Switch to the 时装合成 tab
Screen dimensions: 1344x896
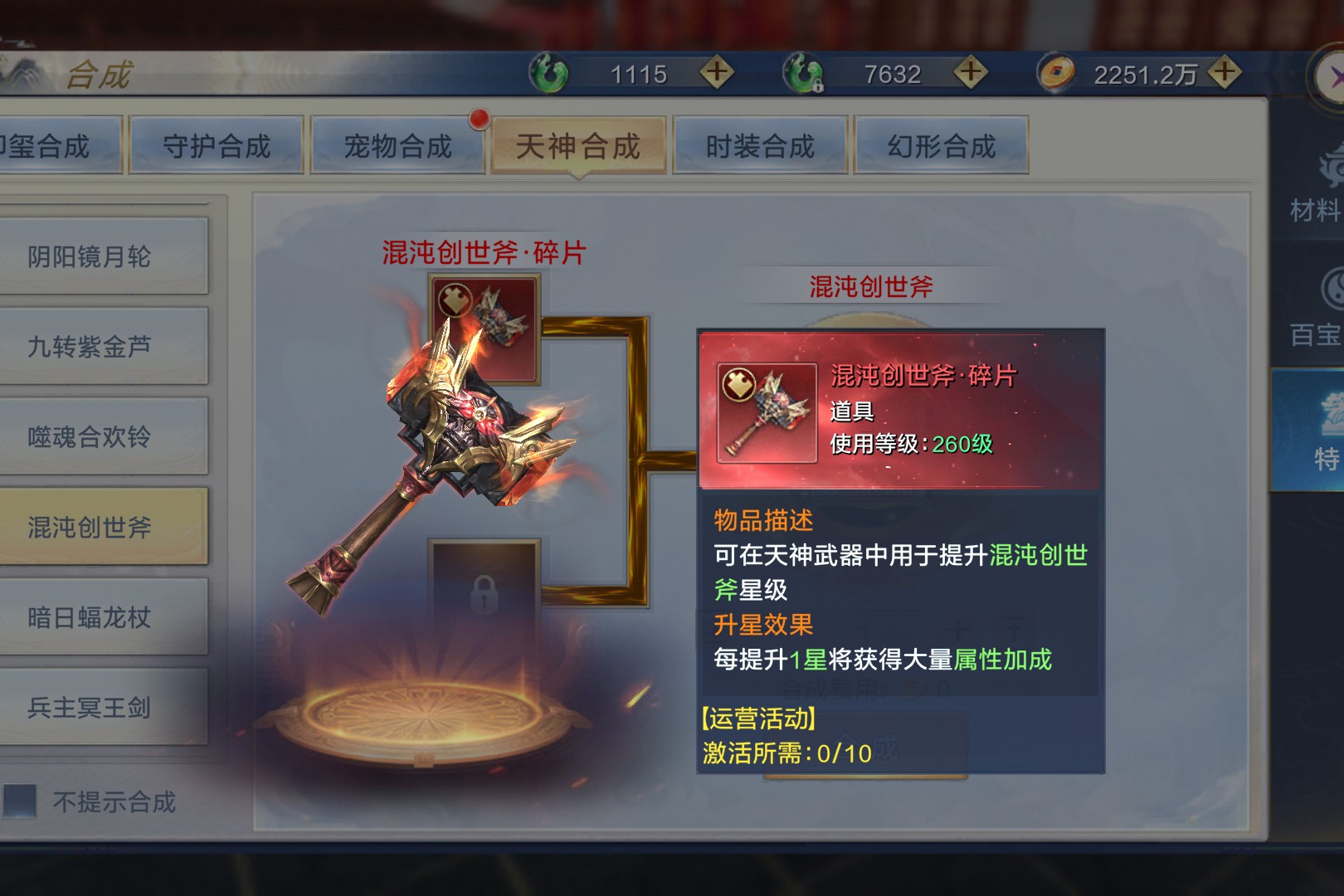point(760,146)
